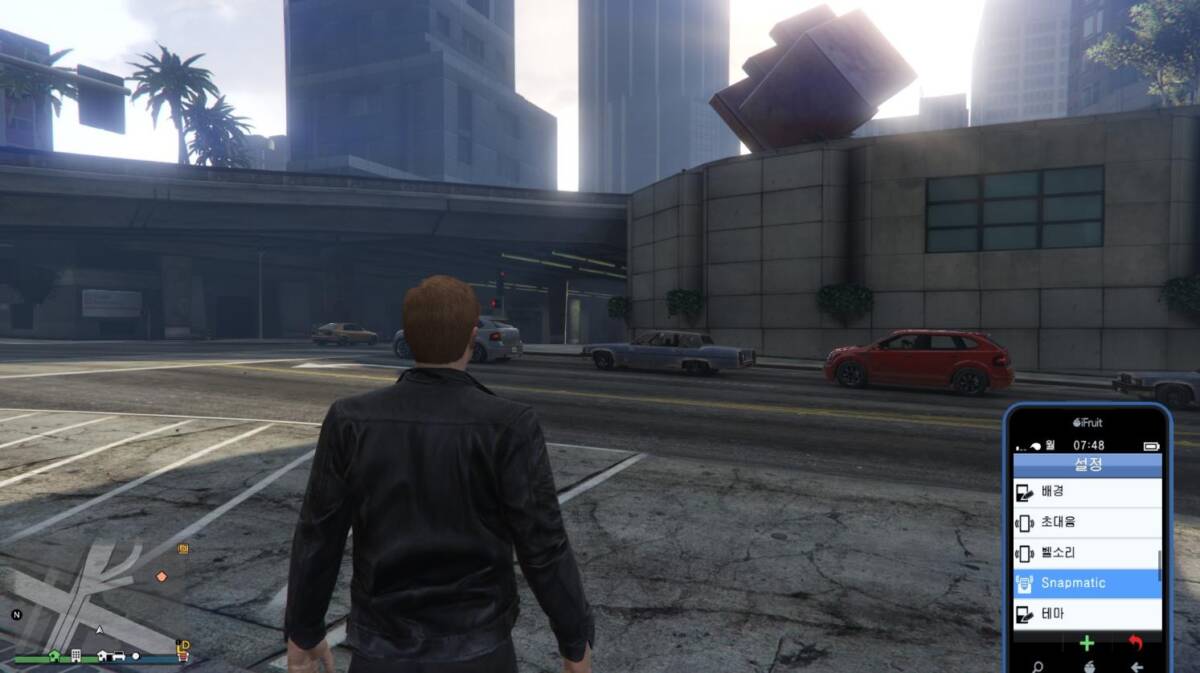Click the white player arrow on the minimap

point(100,631)
